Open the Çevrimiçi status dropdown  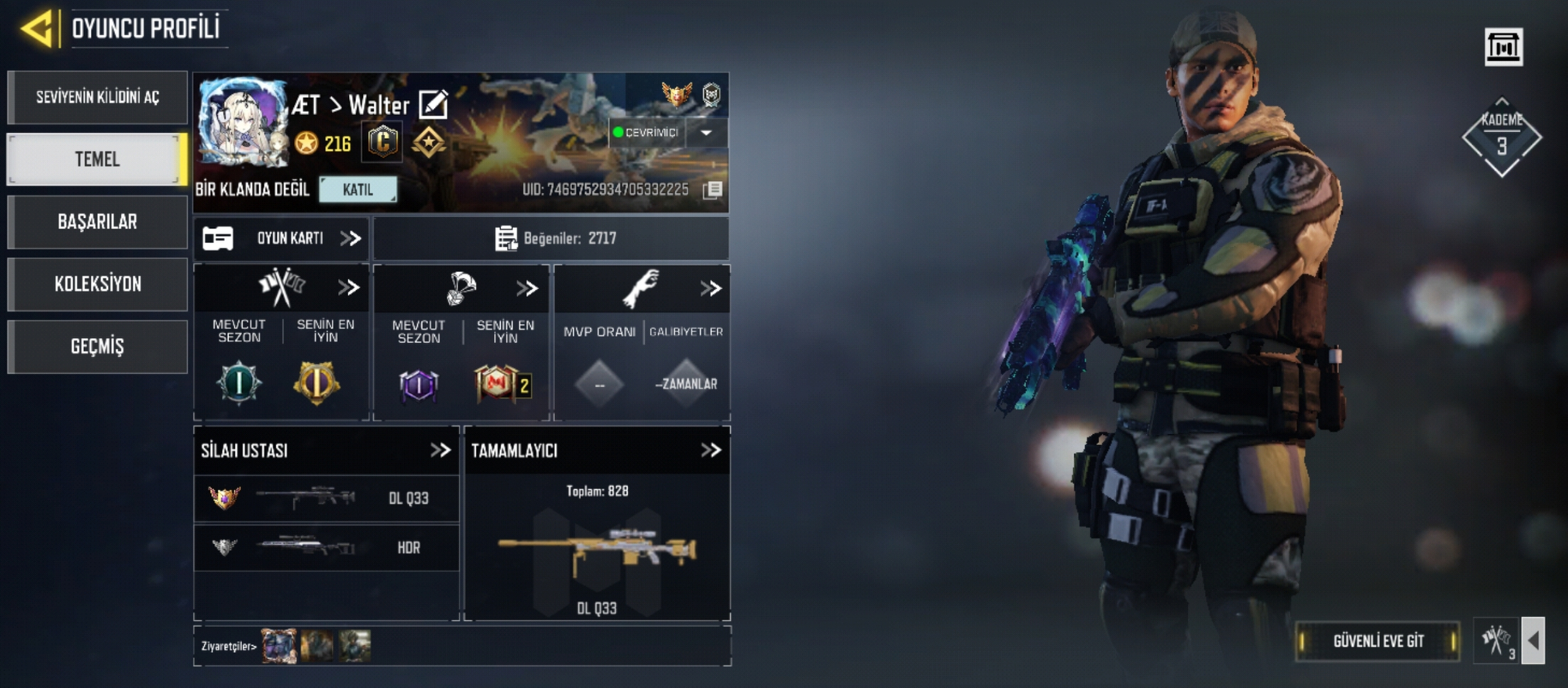tap(706, 132)
